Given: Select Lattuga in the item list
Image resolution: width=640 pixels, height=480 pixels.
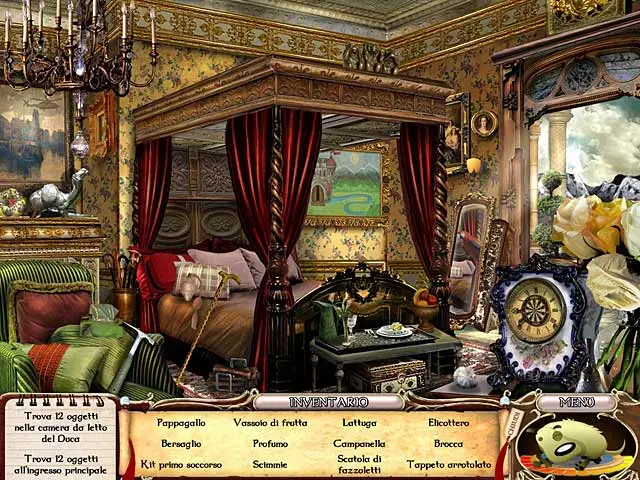Looking at the screenshot, I should click(x=359, y=422).
